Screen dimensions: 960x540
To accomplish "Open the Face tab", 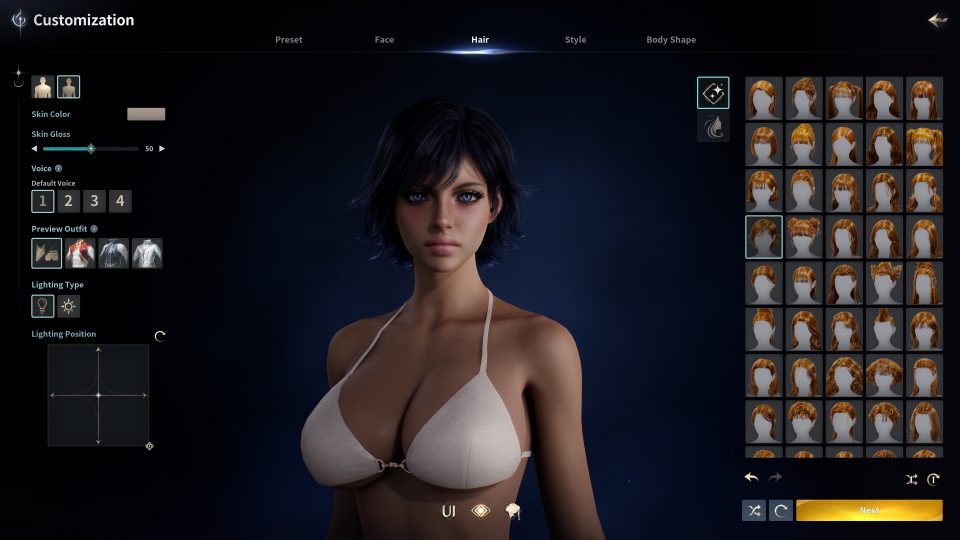I will [384, 40].
